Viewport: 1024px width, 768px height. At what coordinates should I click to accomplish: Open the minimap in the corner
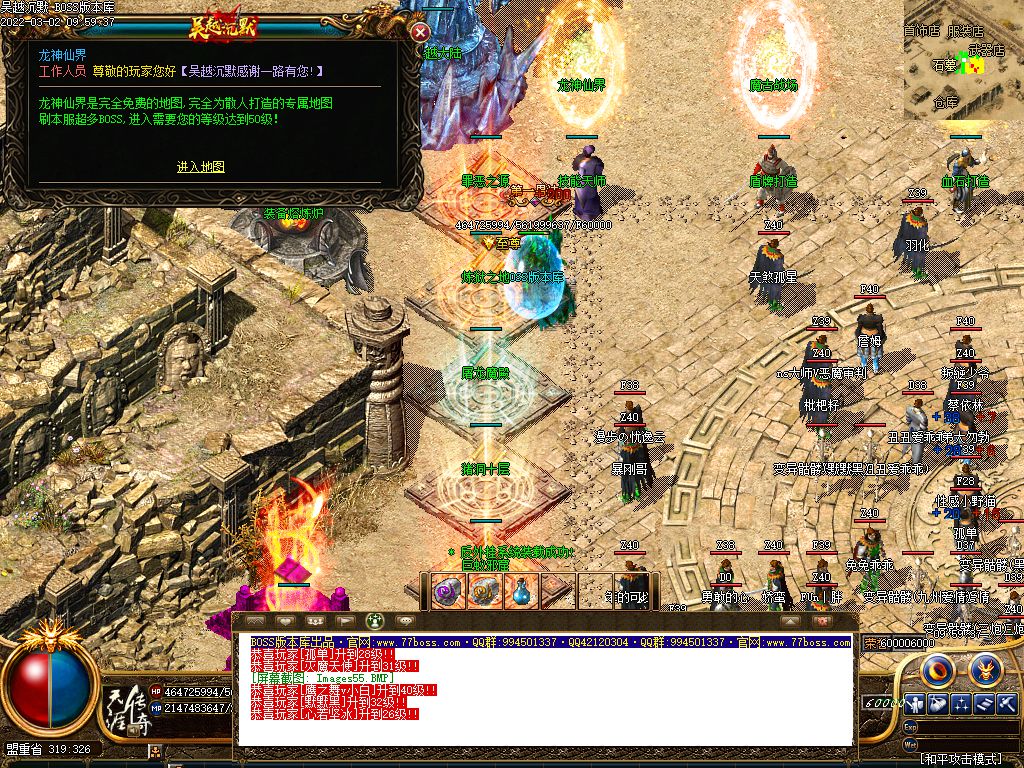[x=963, y=60]
